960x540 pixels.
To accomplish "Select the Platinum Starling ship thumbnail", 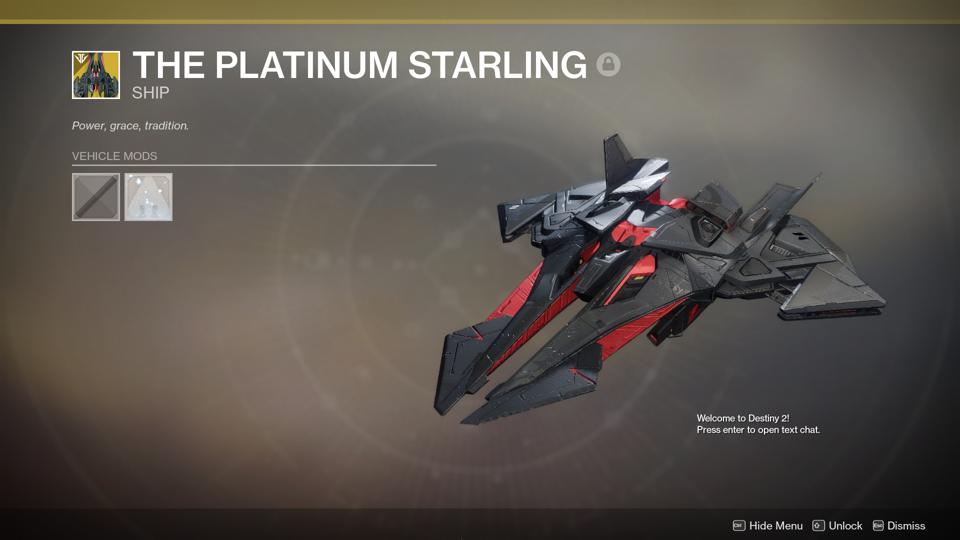I will [96, 75].
